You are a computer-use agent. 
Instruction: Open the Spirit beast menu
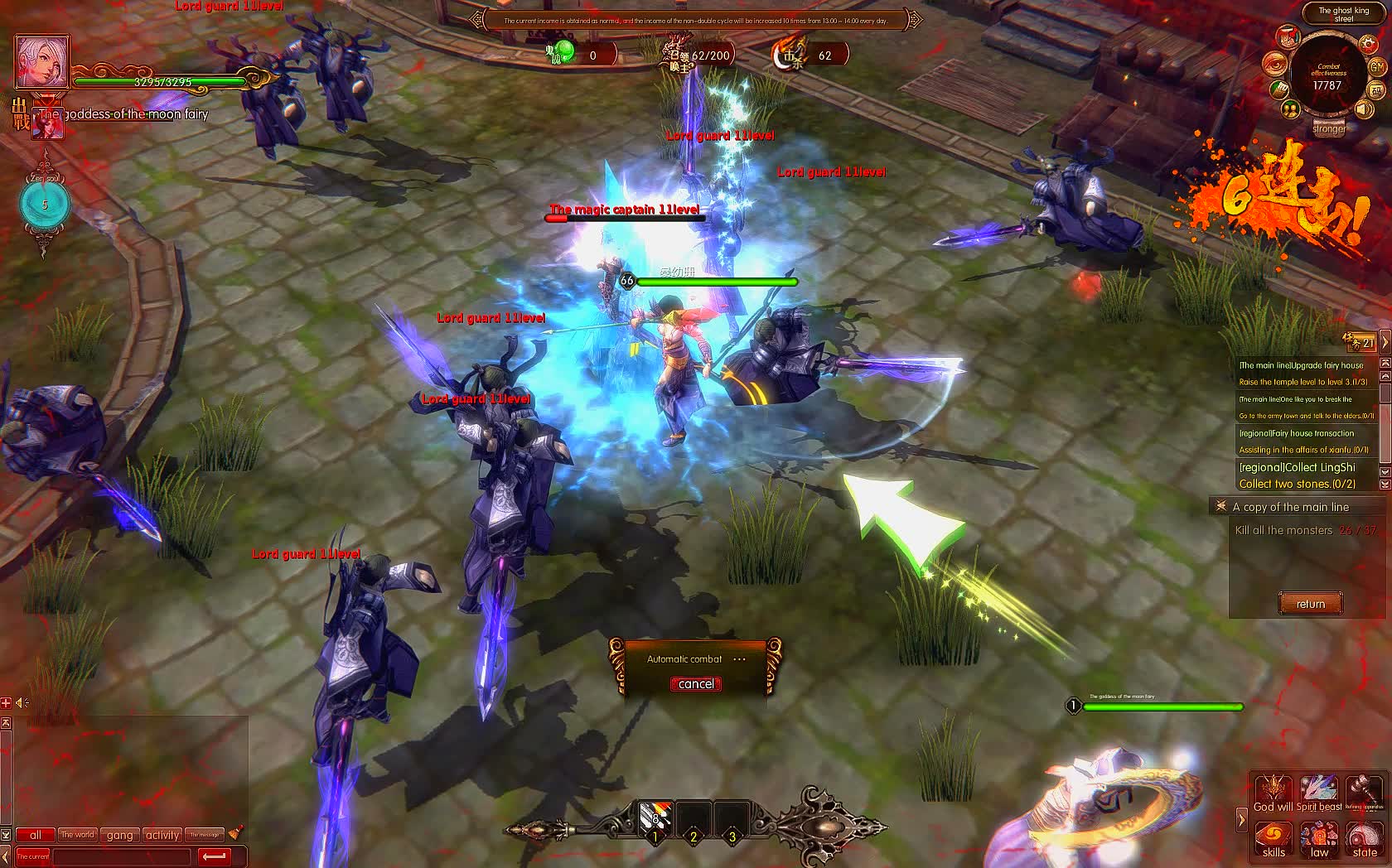[x=1319, y=793]
